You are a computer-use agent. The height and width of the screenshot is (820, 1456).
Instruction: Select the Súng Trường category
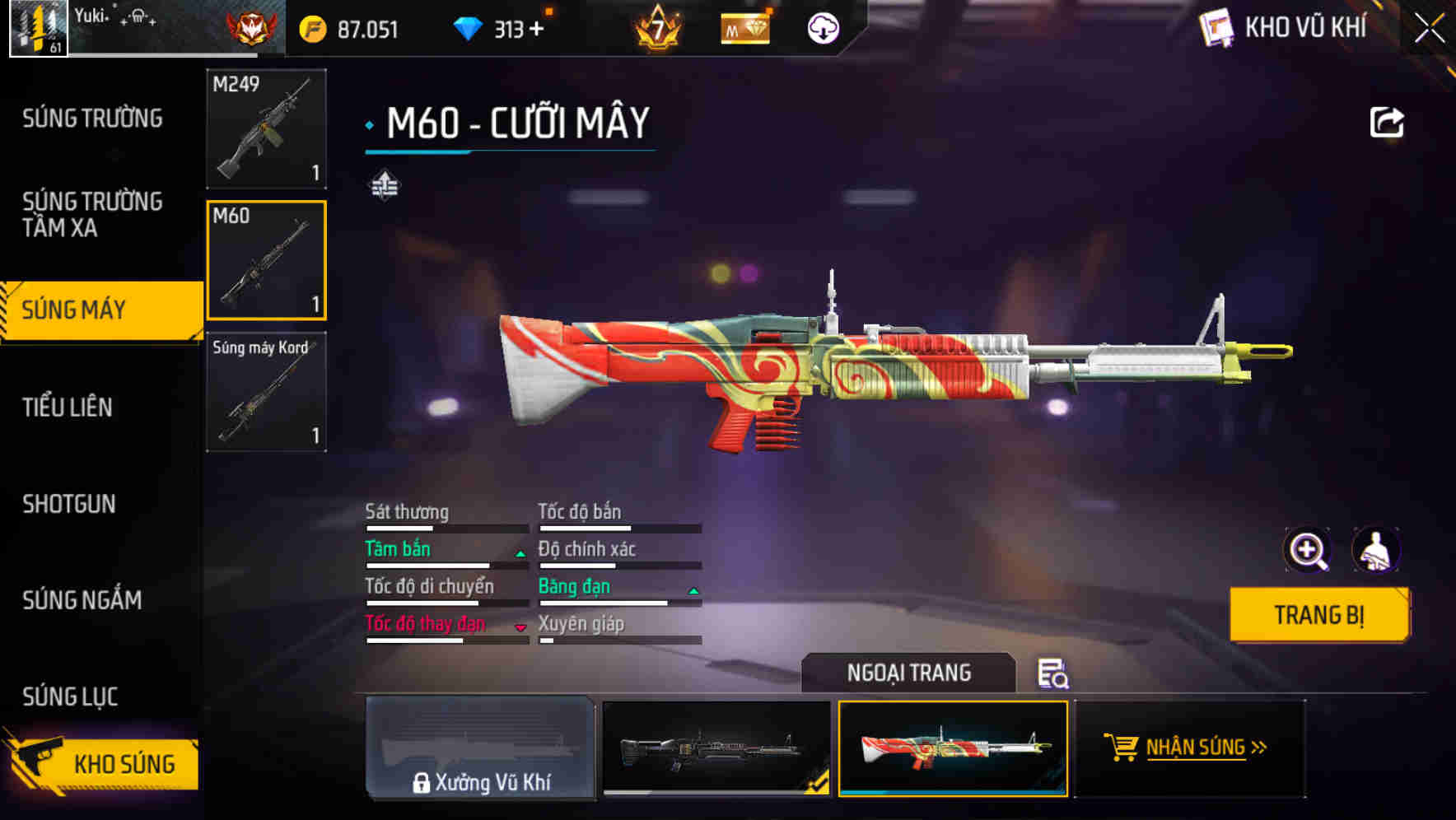pos(92,119)
